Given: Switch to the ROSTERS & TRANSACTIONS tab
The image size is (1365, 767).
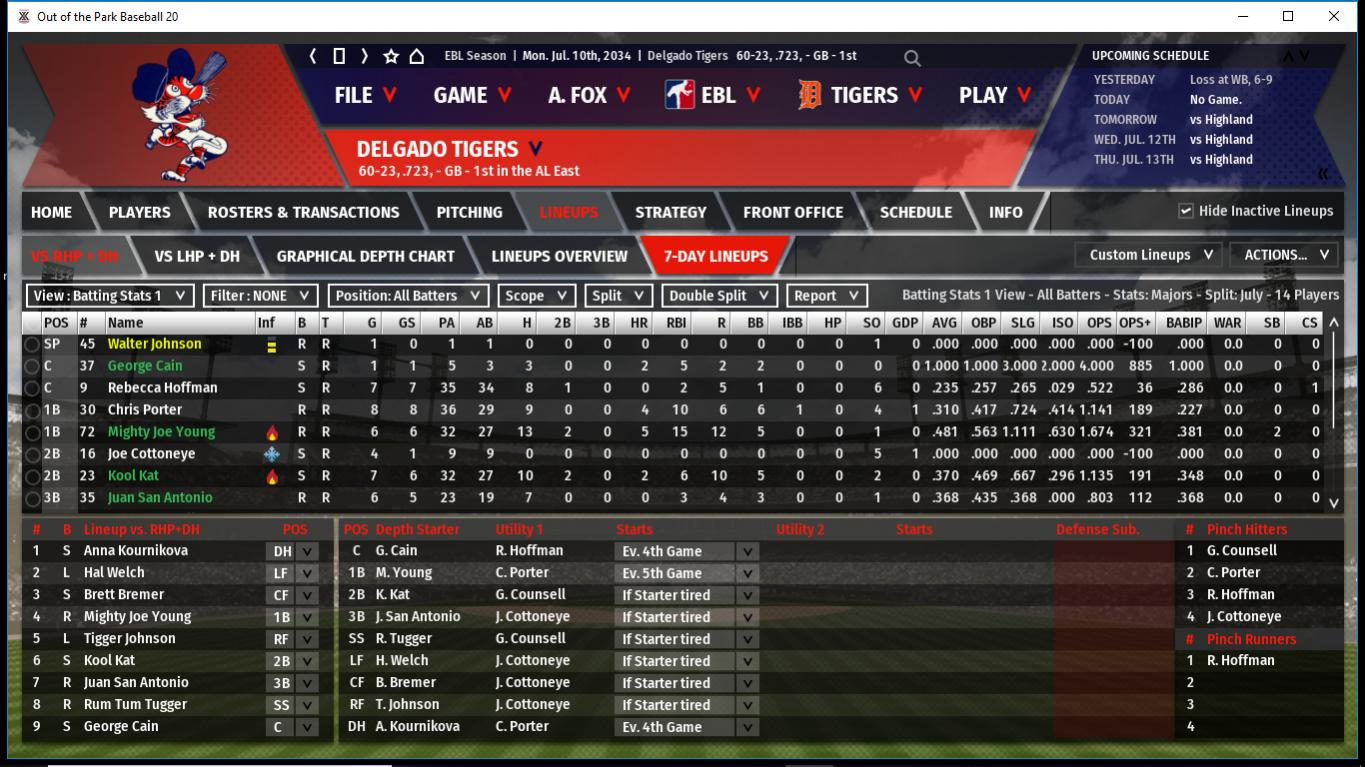Looking at the screenshot, I should pos(303,212).
